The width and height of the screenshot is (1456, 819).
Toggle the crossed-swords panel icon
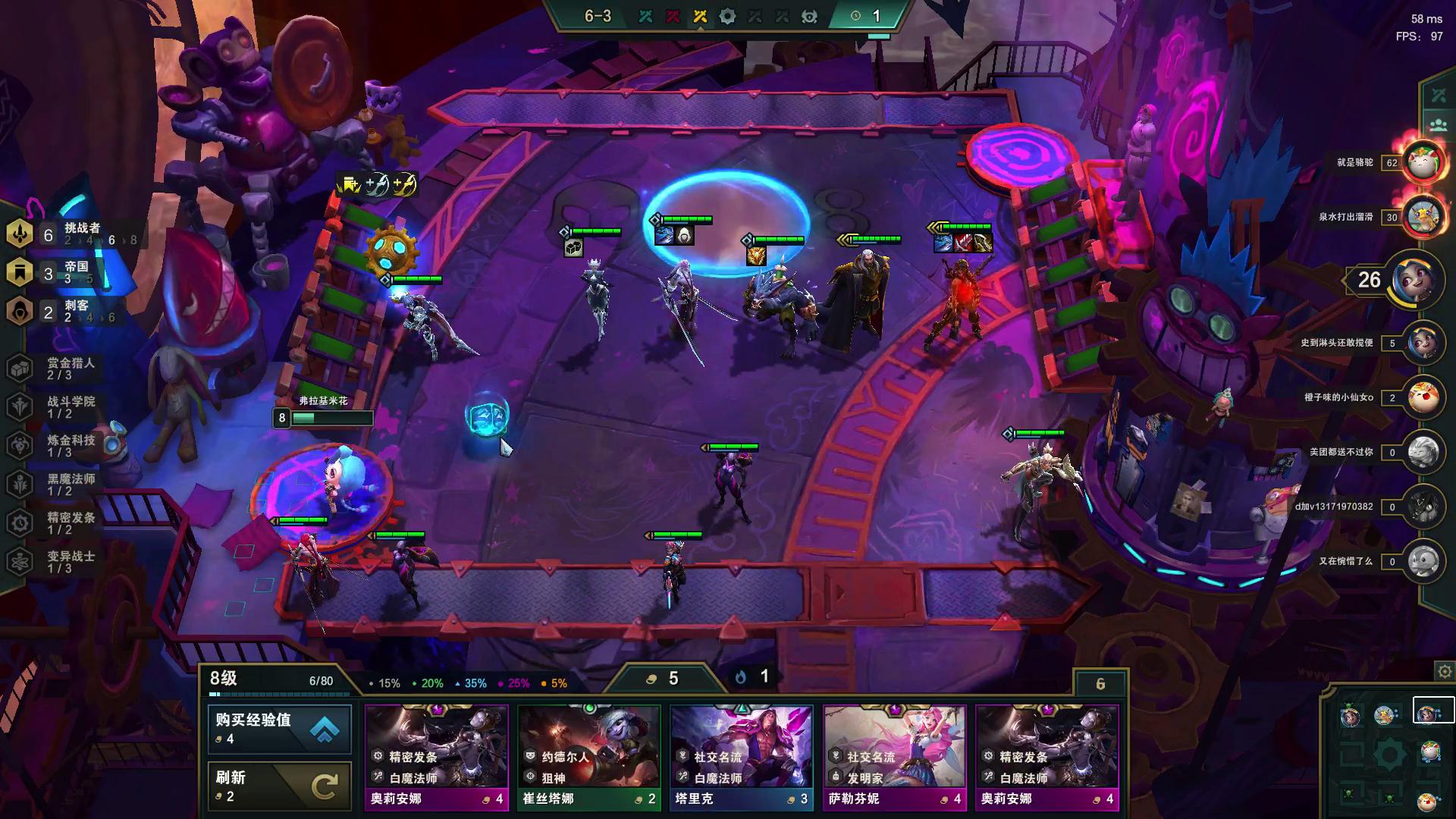point(1439,96)
